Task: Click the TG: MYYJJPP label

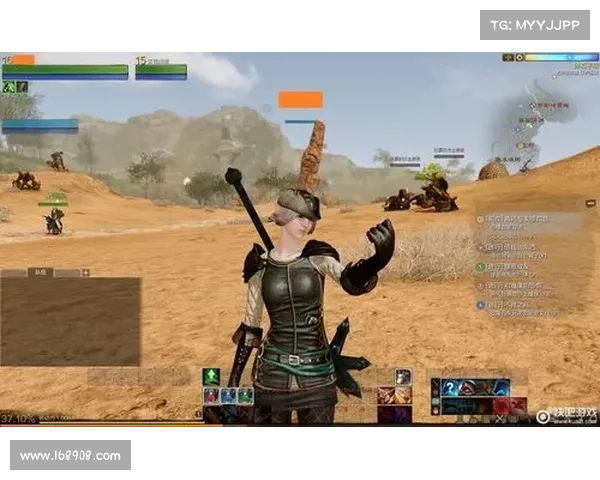Action: [535, 25]
